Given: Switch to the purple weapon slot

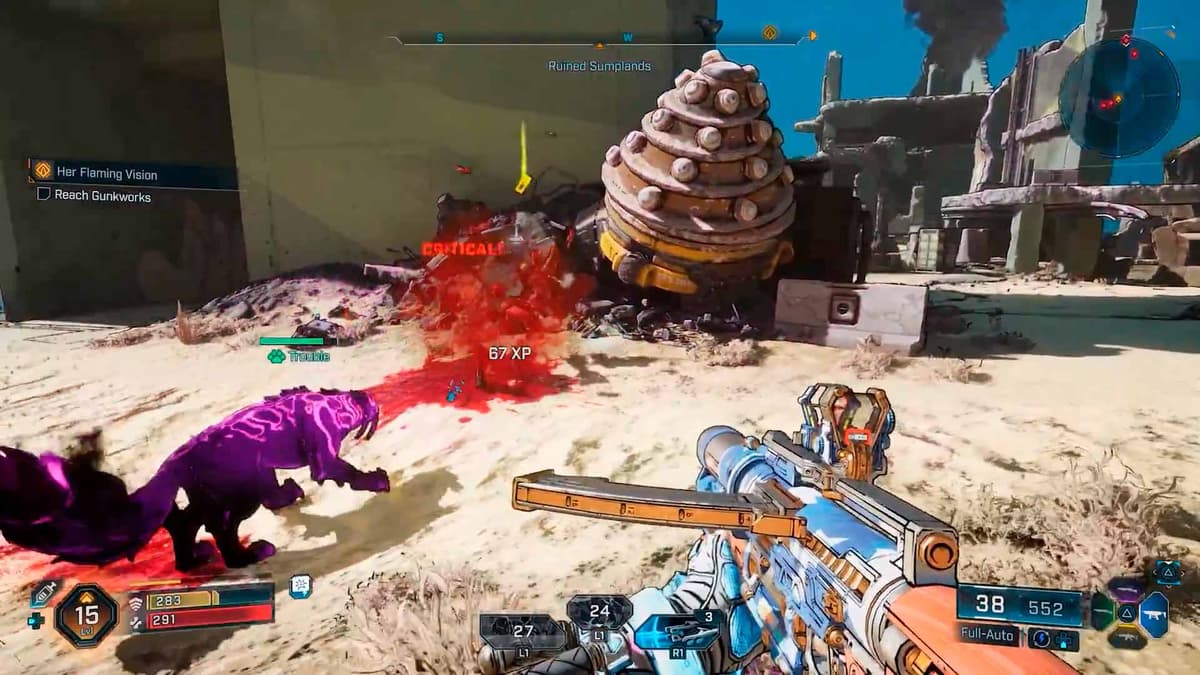Looking at the screenshot, I should click(x=1128, y=590).
